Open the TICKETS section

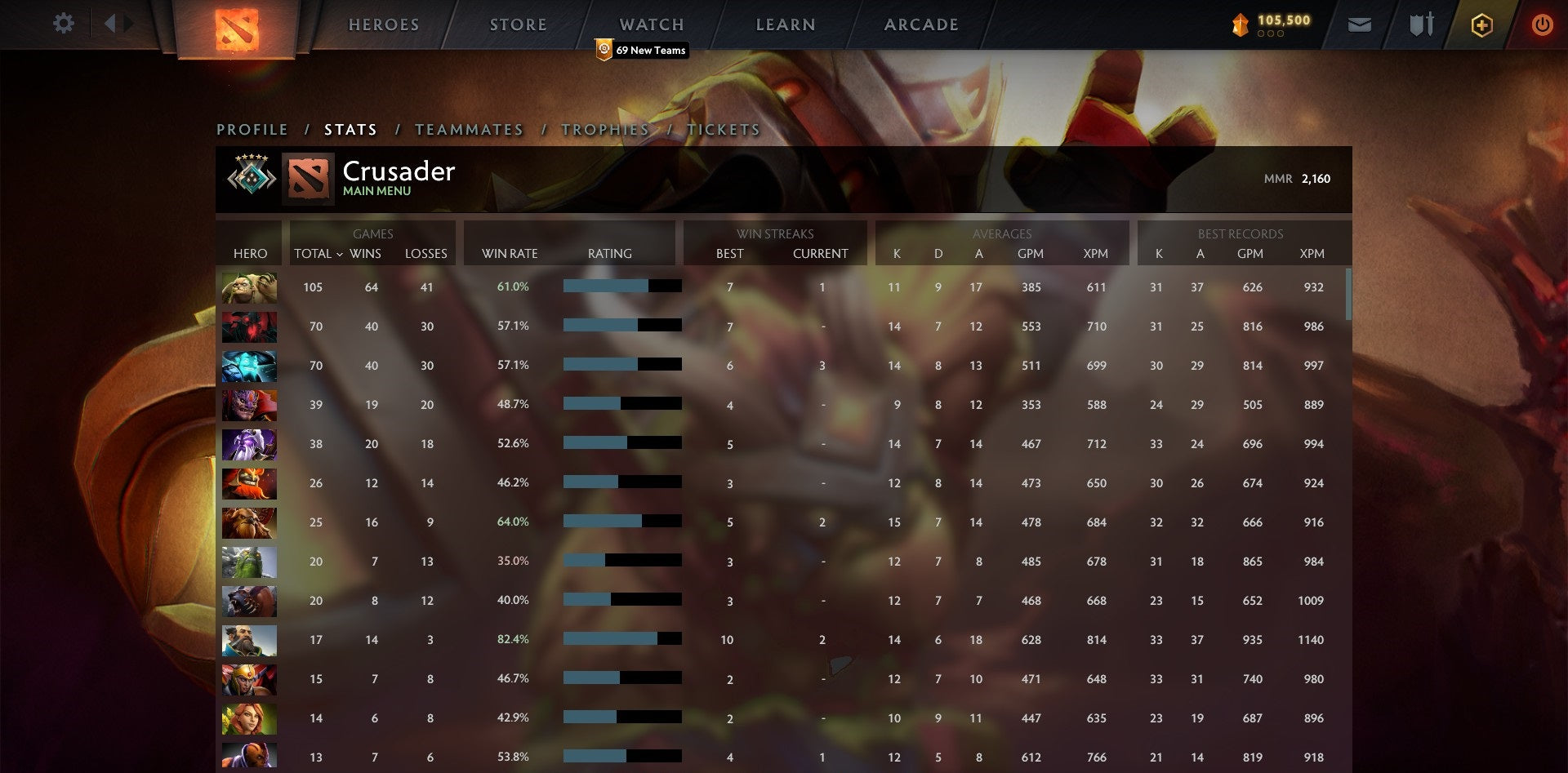pyautogui.click(x=723, y=129)
